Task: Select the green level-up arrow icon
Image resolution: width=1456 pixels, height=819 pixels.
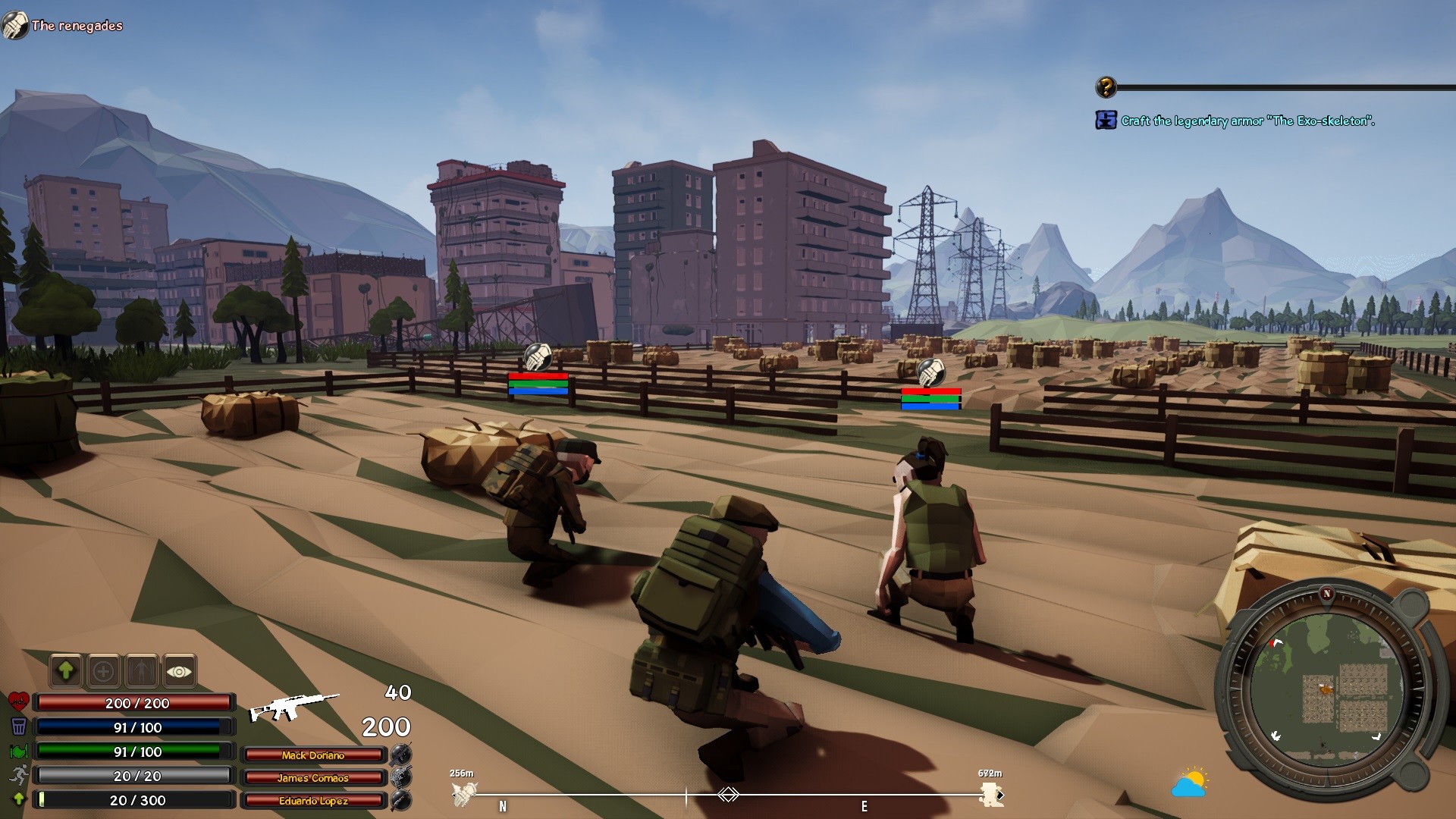Action: click(65, 671)
